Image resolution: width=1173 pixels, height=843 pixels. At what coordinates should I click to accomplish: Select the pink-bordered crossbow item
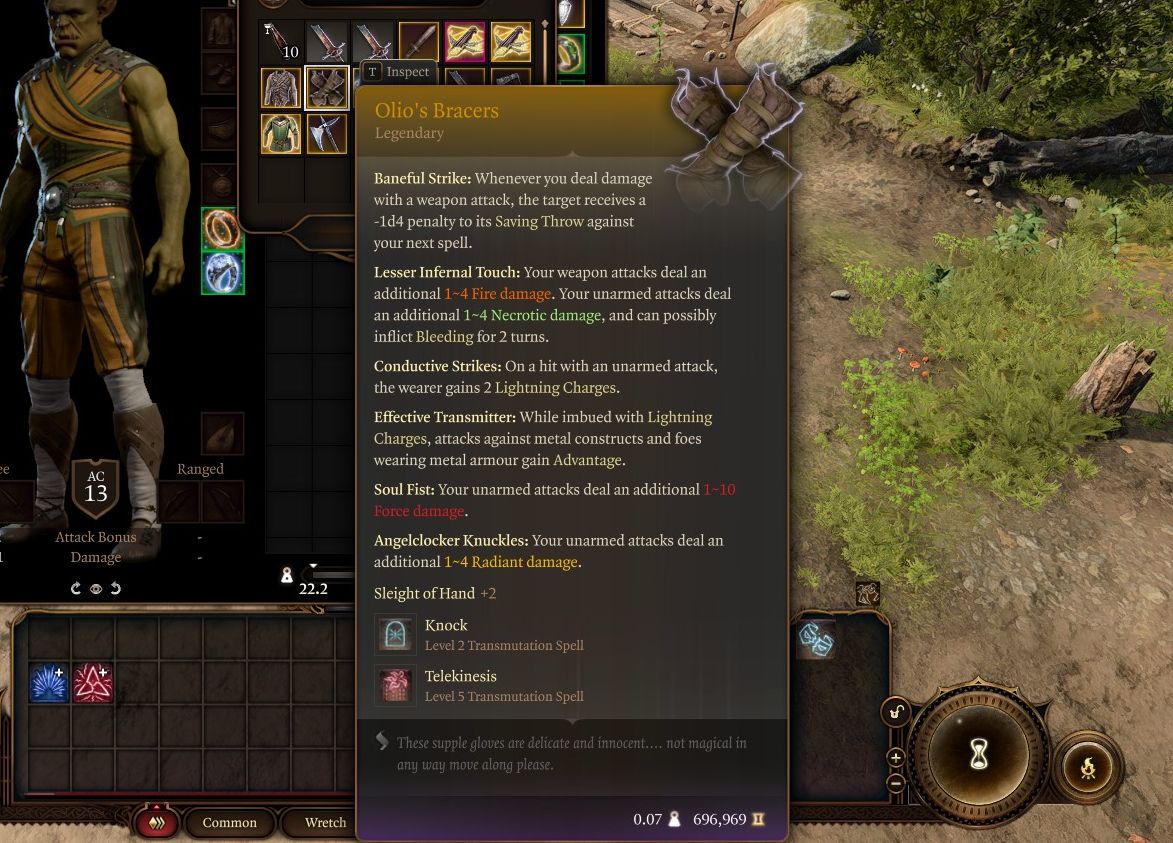(465, 42)
